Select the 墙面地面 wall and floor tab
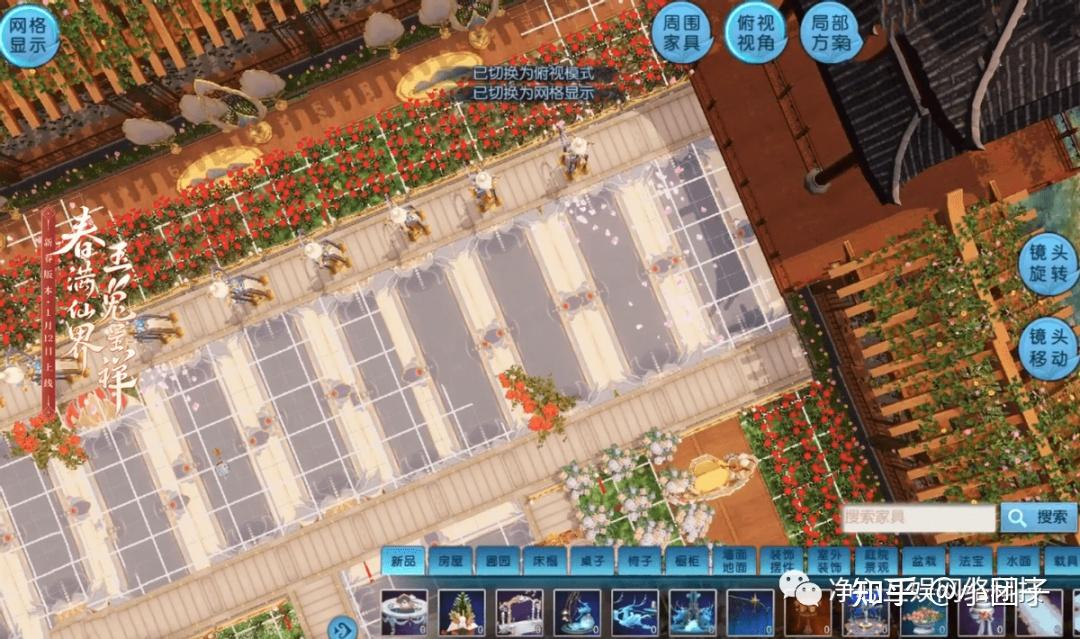The height and width of the screenshot is (639, 1080). pyautogui.click(x=732, y=561)
